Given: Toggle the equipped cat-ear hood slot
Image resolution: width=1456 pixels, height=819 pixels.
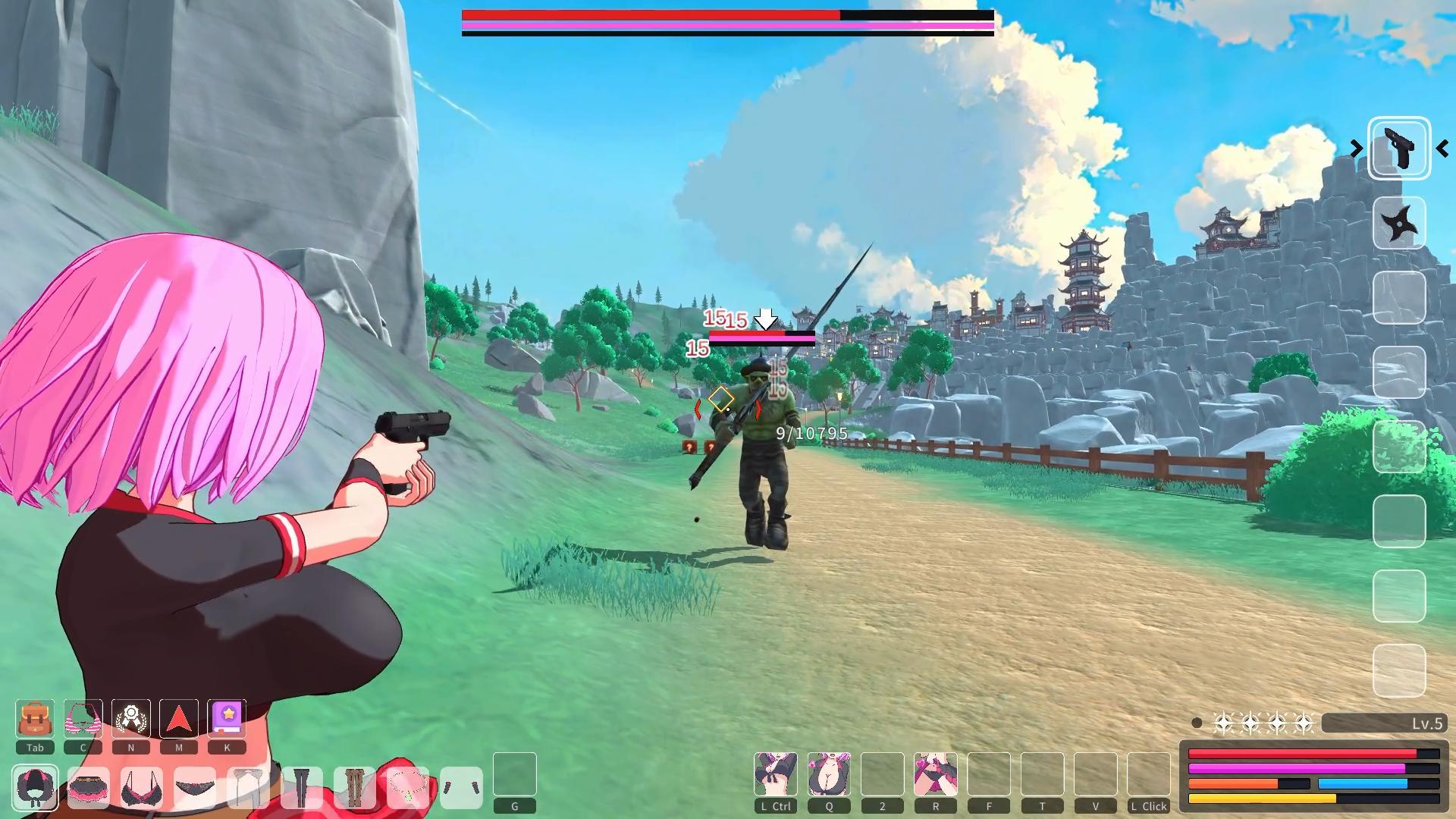Looking at the screenshot, I should click(36, 787).
